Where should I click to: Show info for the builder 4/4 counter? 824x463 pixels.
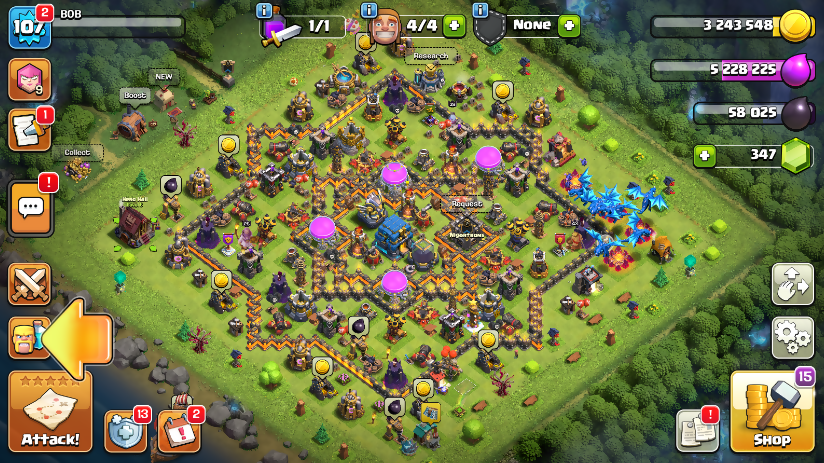[x=369, y=10]
